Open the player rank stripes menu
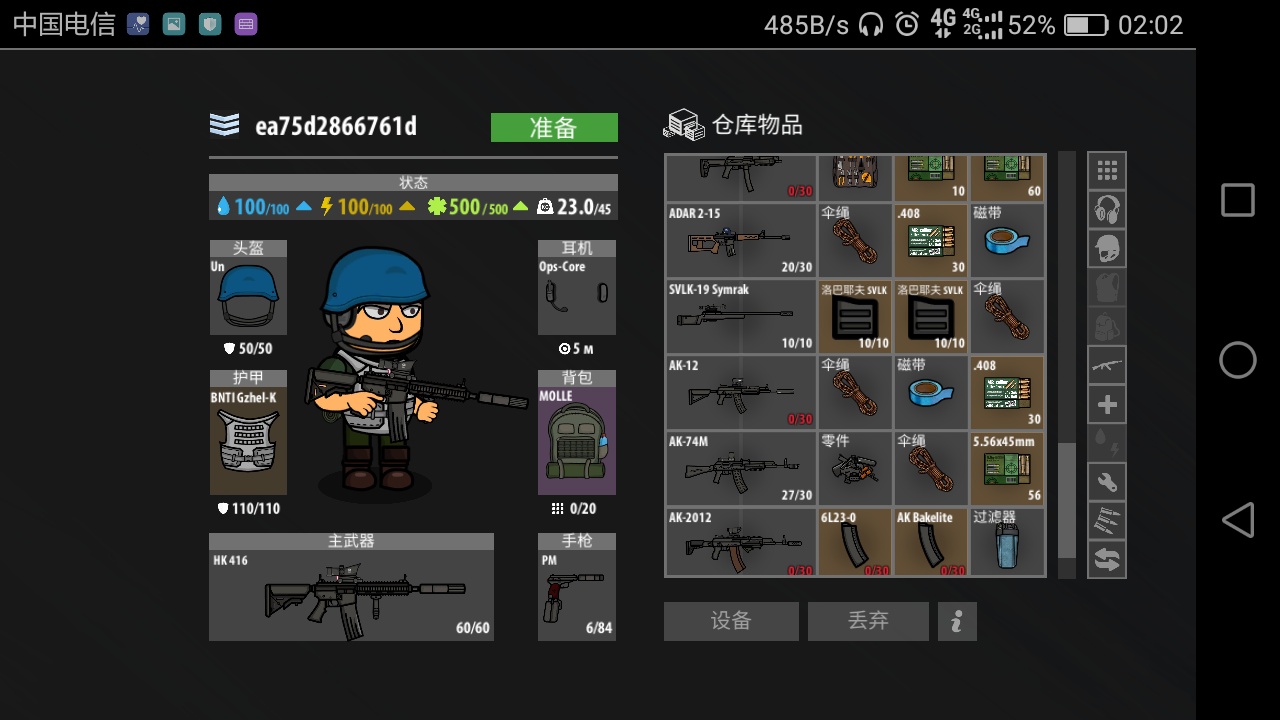The width and height of the screenshot is (1280, 720). pyautogui.click(x=225, y=126)
